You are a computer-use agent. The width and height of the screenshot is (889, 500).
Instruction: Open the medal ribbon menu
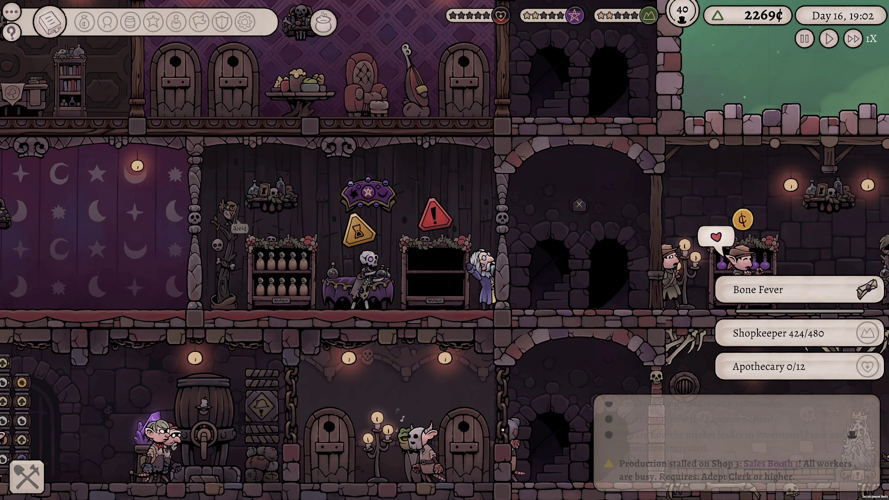(x=107, y=22)
